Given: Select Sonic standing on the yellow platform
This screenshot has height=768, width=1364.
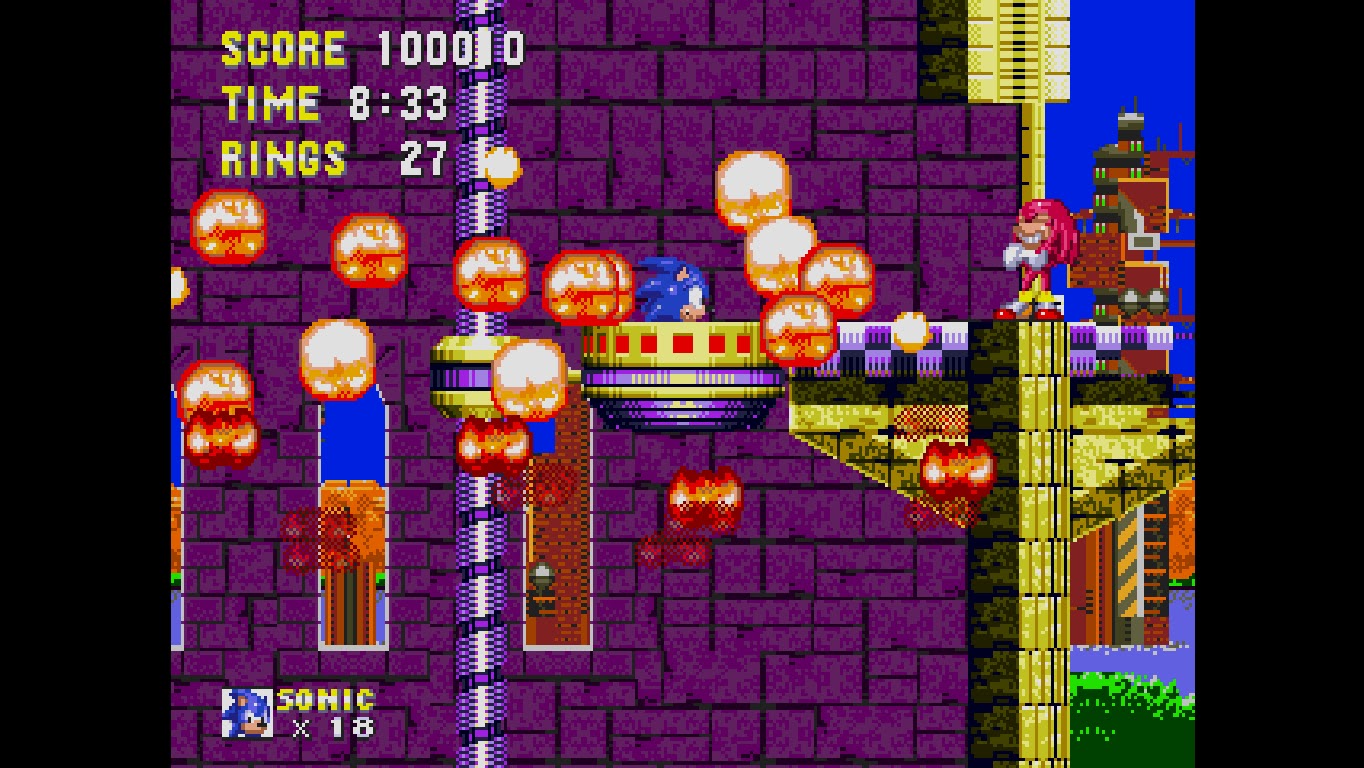Looking at the screenshot, I should click(668, 290).
